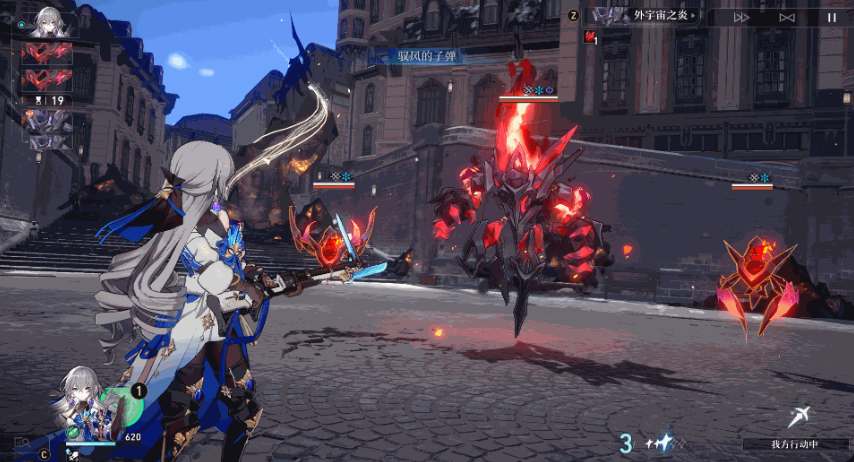Pause the battle
Screen dimensions: 854x462
[x=831, y=17]
